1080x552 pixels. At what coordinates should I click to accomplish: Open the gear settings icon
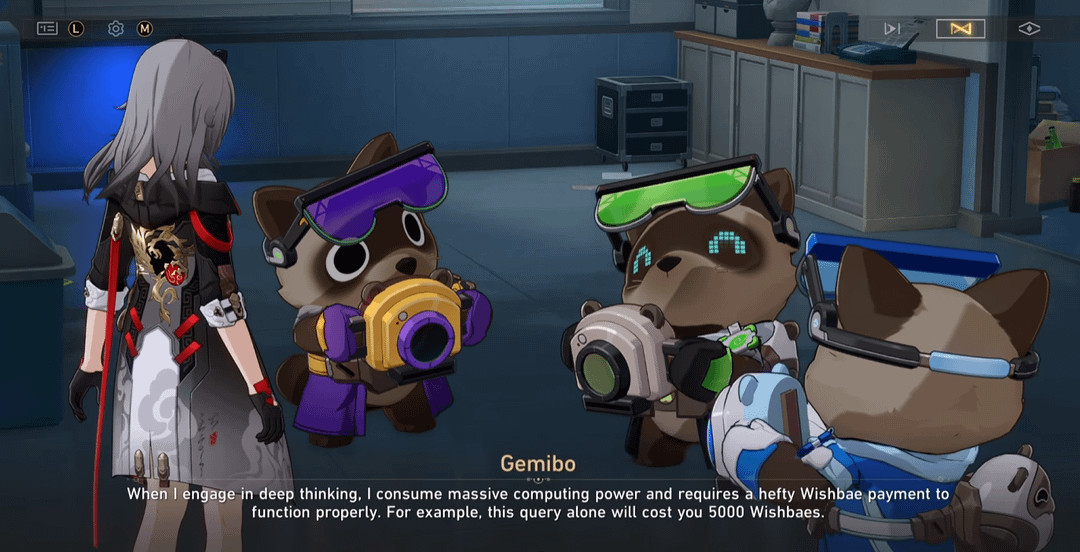[x=116, y=28]
